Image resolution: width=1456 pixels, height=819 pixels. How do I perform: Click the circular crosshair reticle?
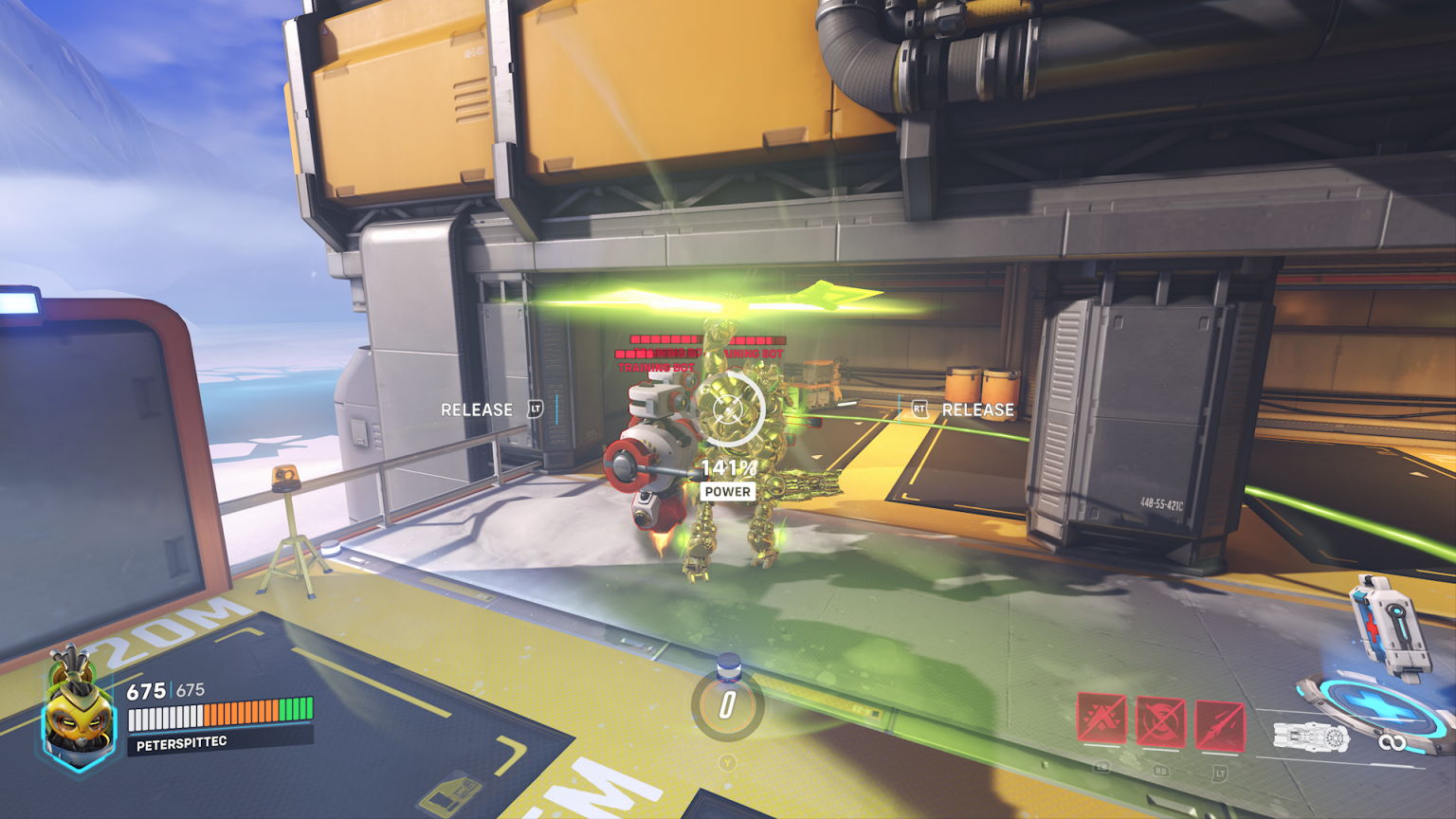pos(730,409)
